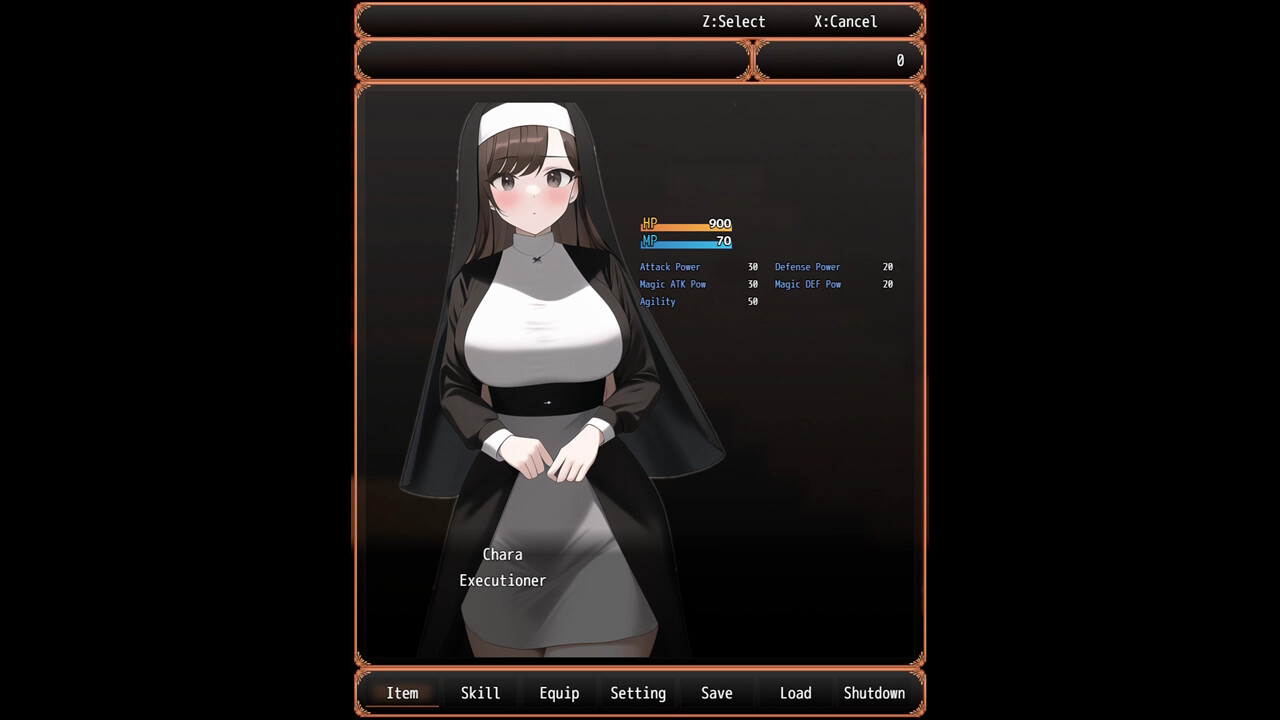Open the Setting menu
The width and height of the screenshot is (1280, 720).
638,692
